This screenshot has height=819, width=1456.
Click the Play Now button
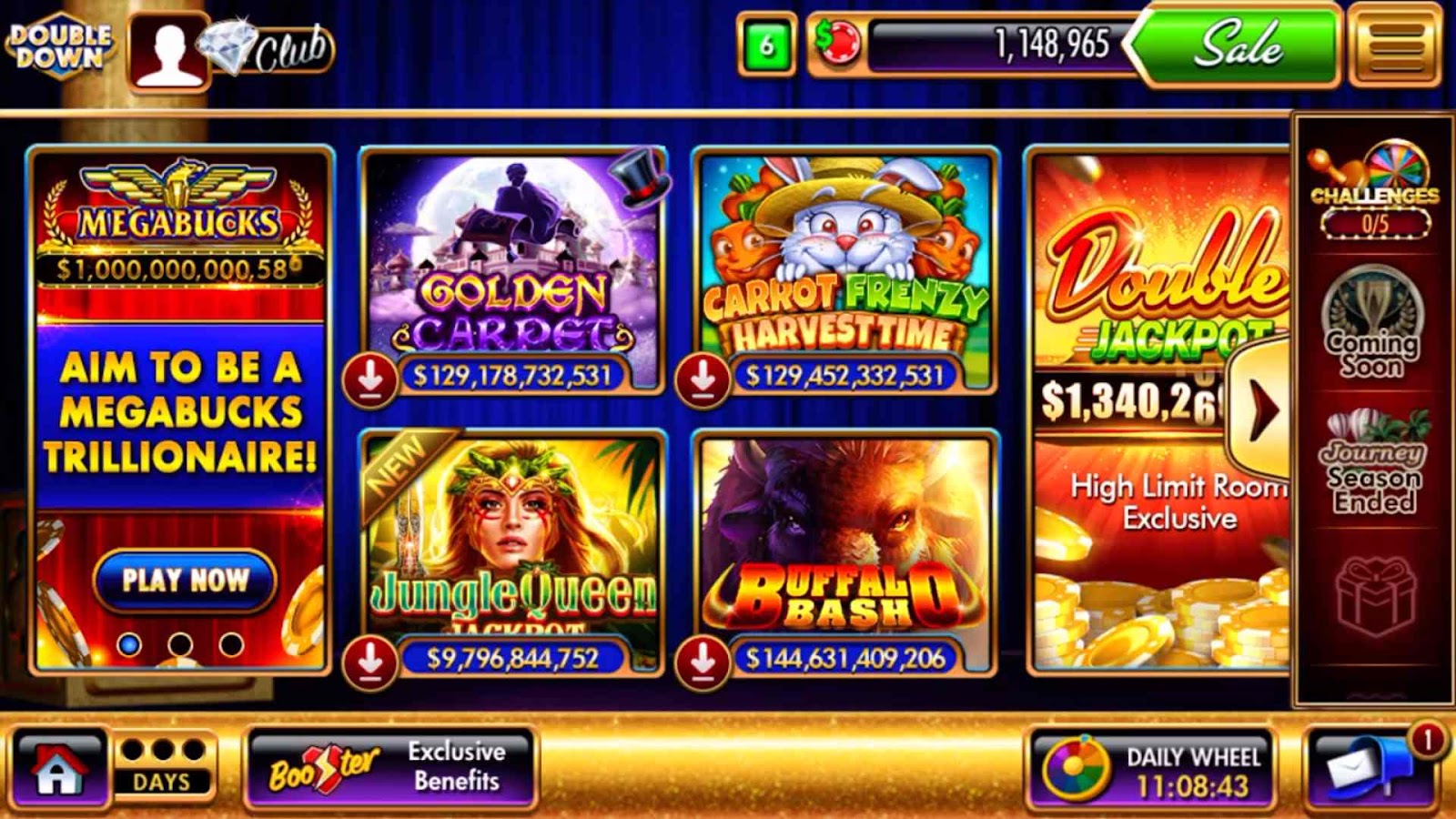(x=185, y=580)
